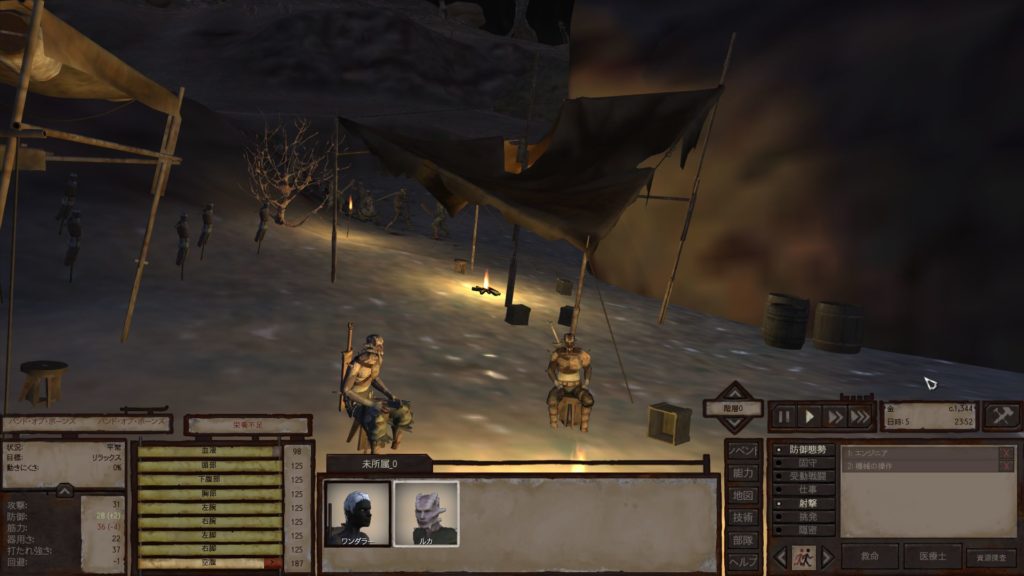Set game speed to normal play

pyautogui.click(x=810, y=416)
